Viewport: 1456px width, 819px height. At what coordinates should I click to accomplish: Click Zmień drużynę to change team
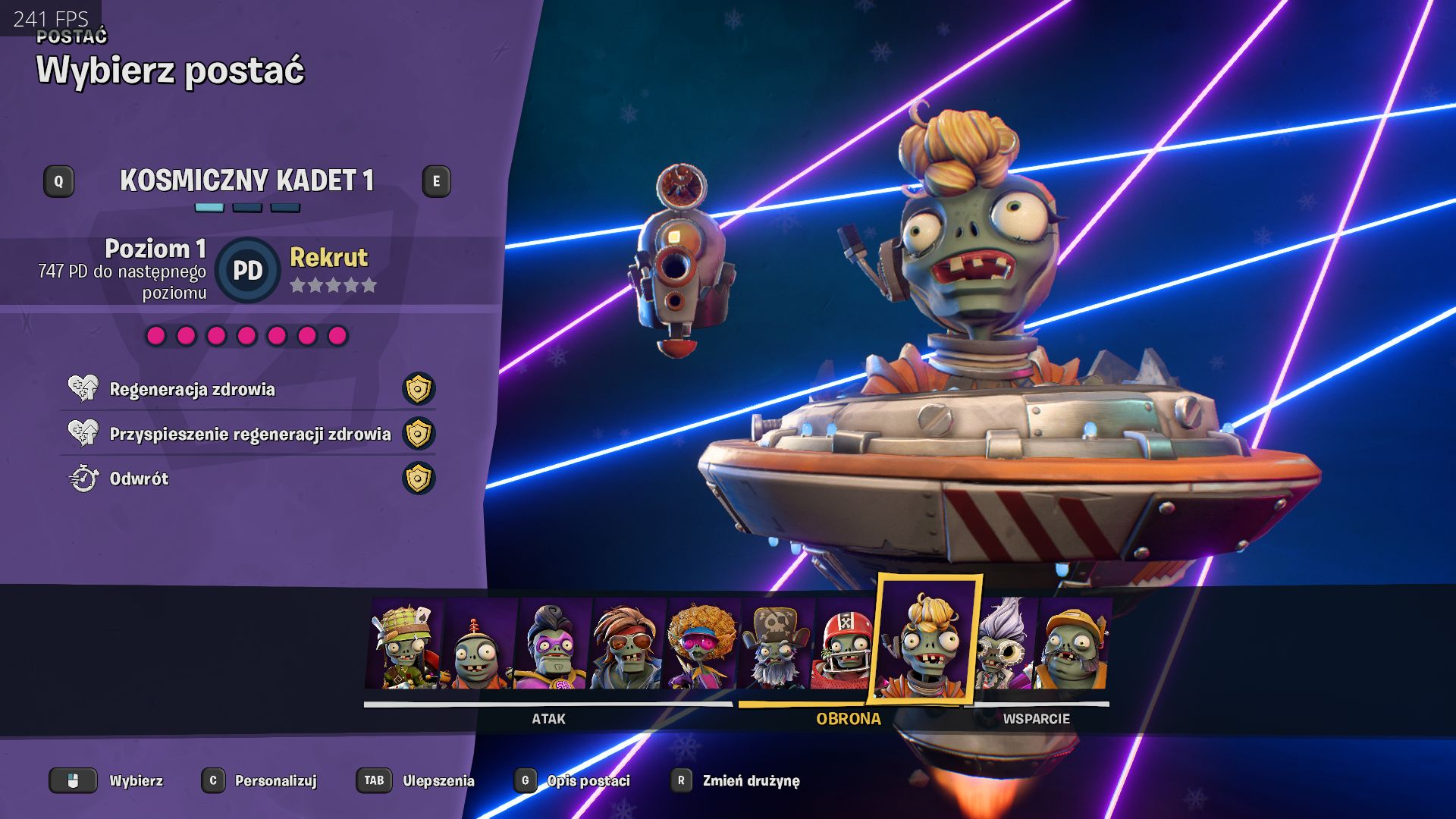(x=750, y=780)
